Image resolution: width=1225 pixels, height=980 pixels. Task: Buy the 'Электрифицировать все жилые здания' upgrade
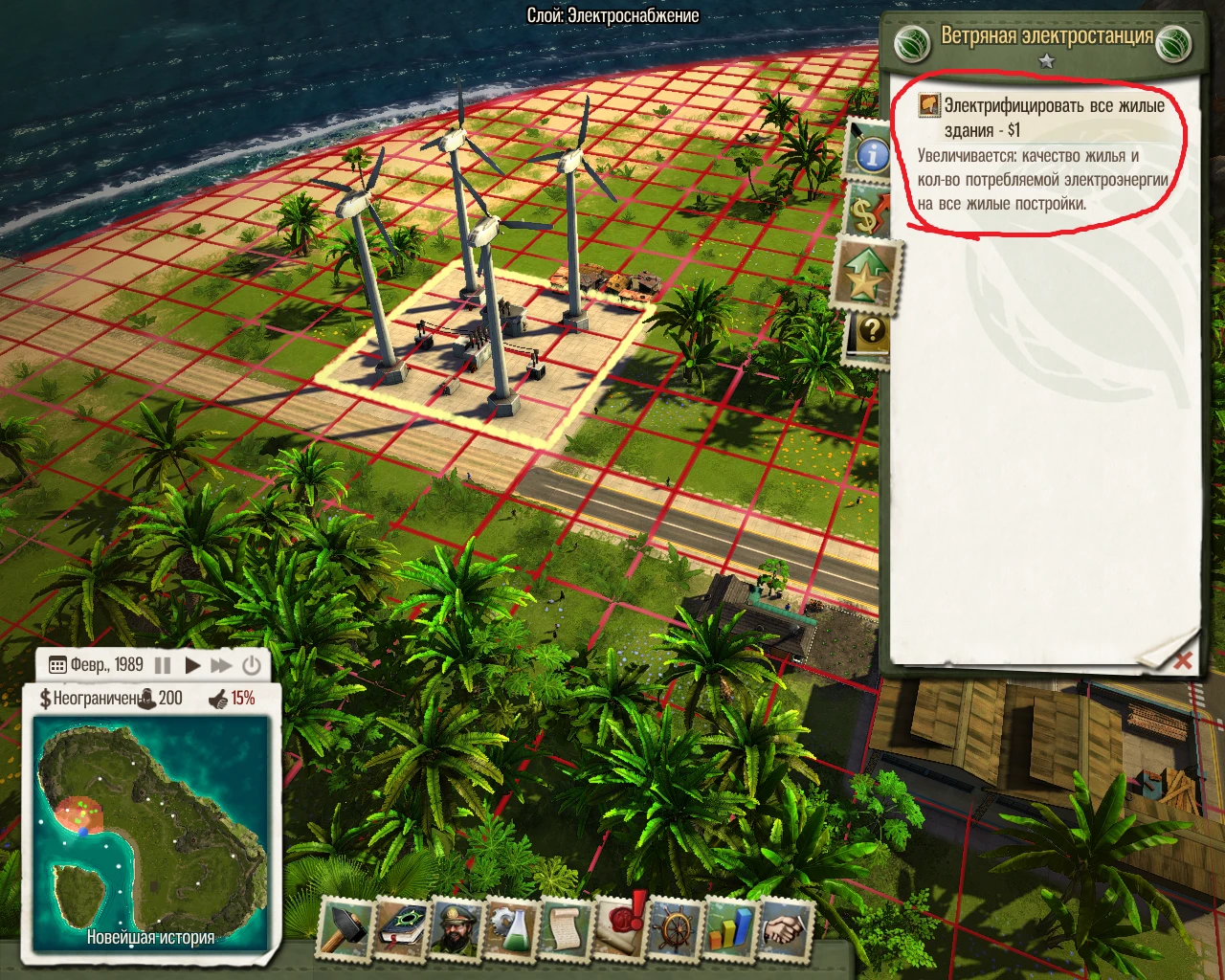coord(1043,115)
